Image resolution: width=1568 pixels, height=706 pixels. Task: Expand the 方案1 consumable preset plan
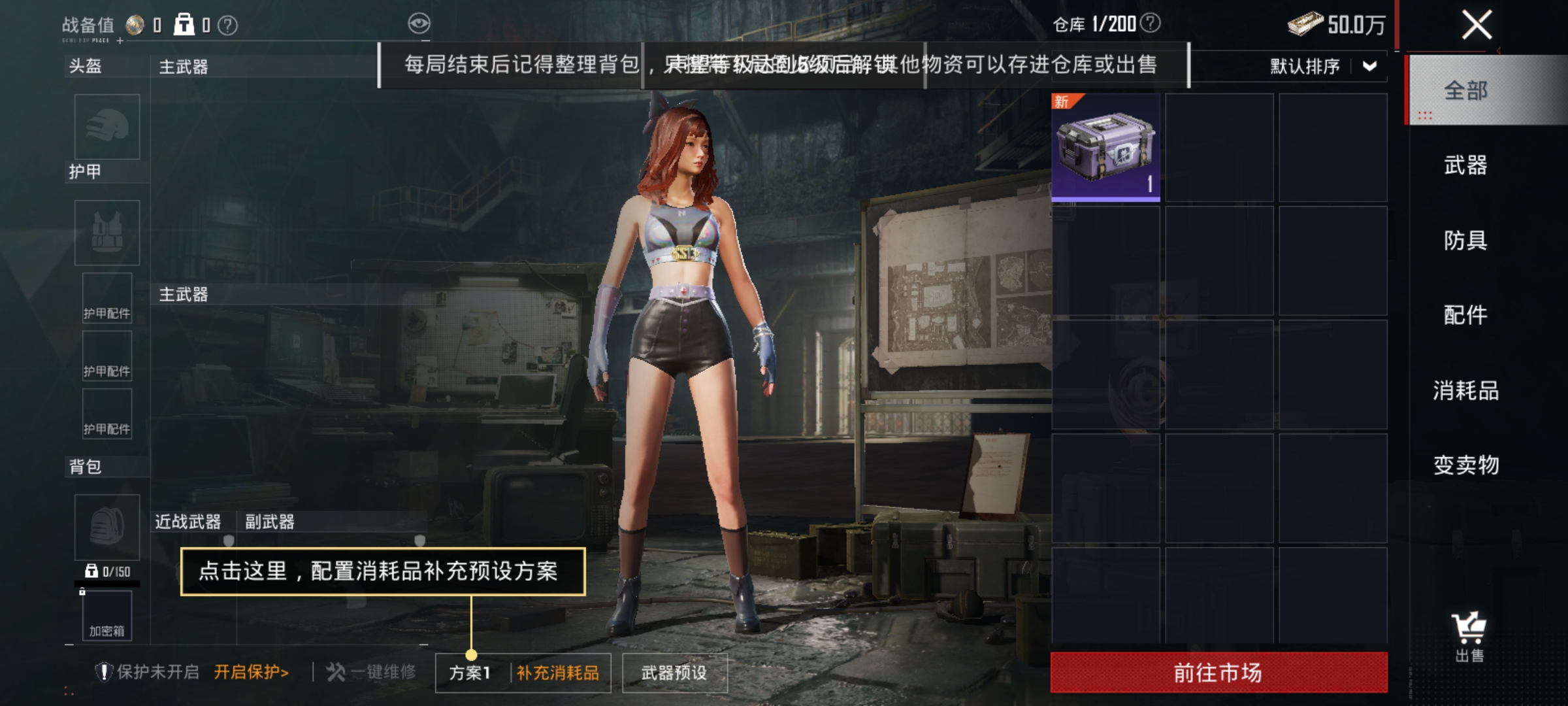468,672
